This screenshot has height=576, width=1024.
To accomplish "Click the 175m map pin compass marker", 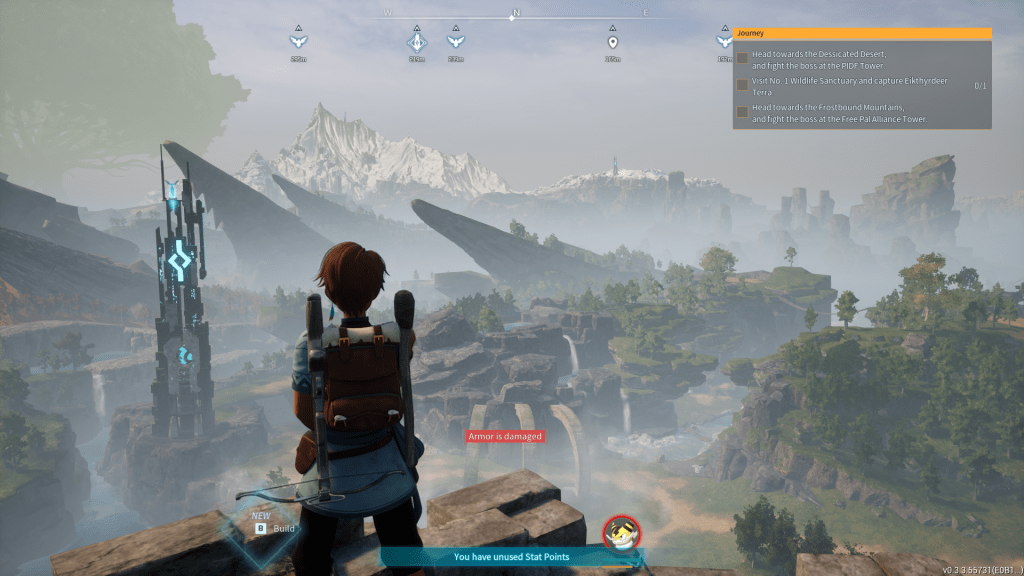I will tap(612, 42).
